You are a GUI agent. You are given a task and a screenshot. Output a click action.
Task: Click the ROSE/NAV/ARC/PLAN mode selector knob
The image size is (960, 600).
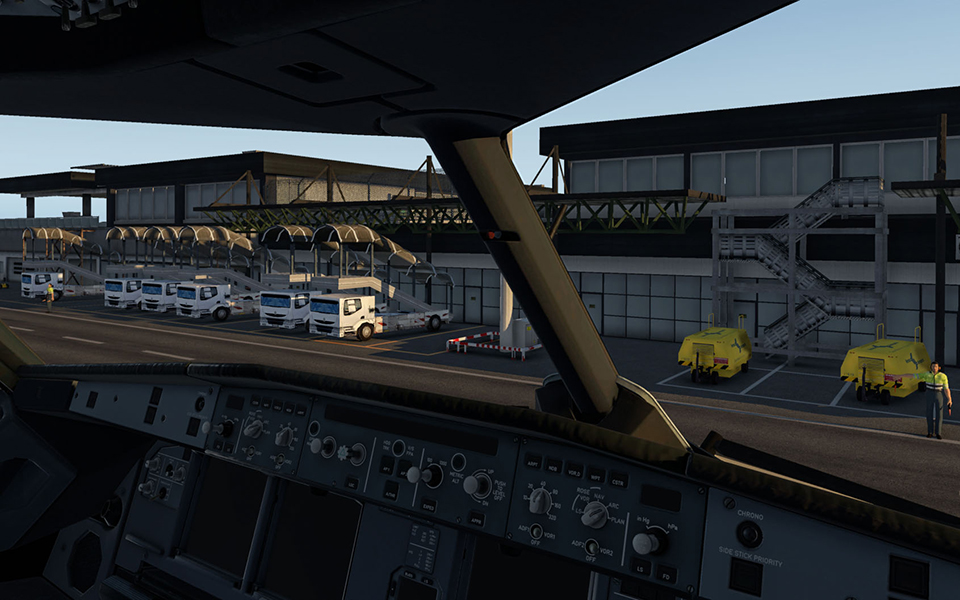(594, 514)
